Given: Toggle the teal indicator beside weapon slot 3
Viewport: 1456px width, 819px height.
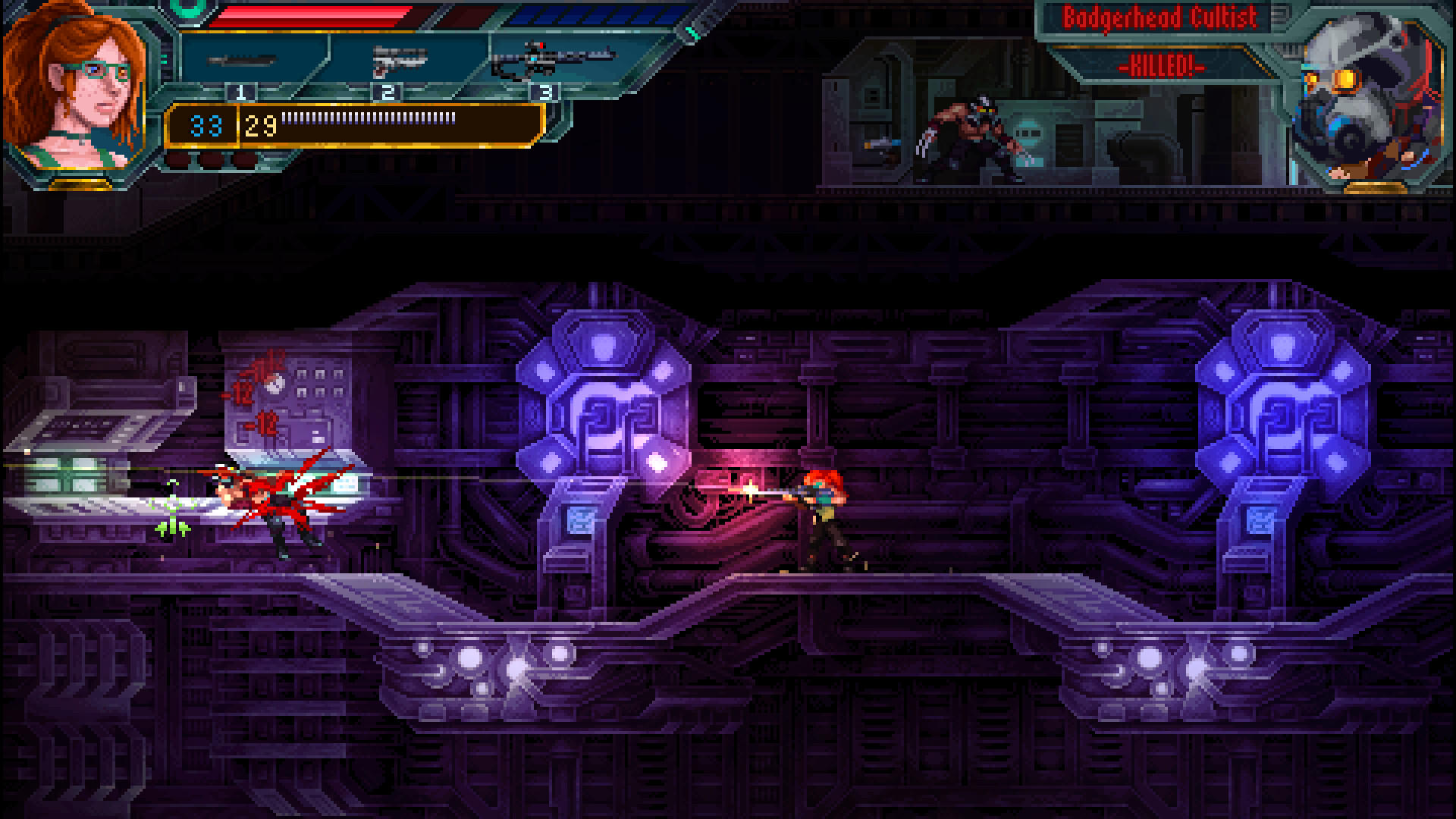Looking at the screenshot, I should pos(692,32).
